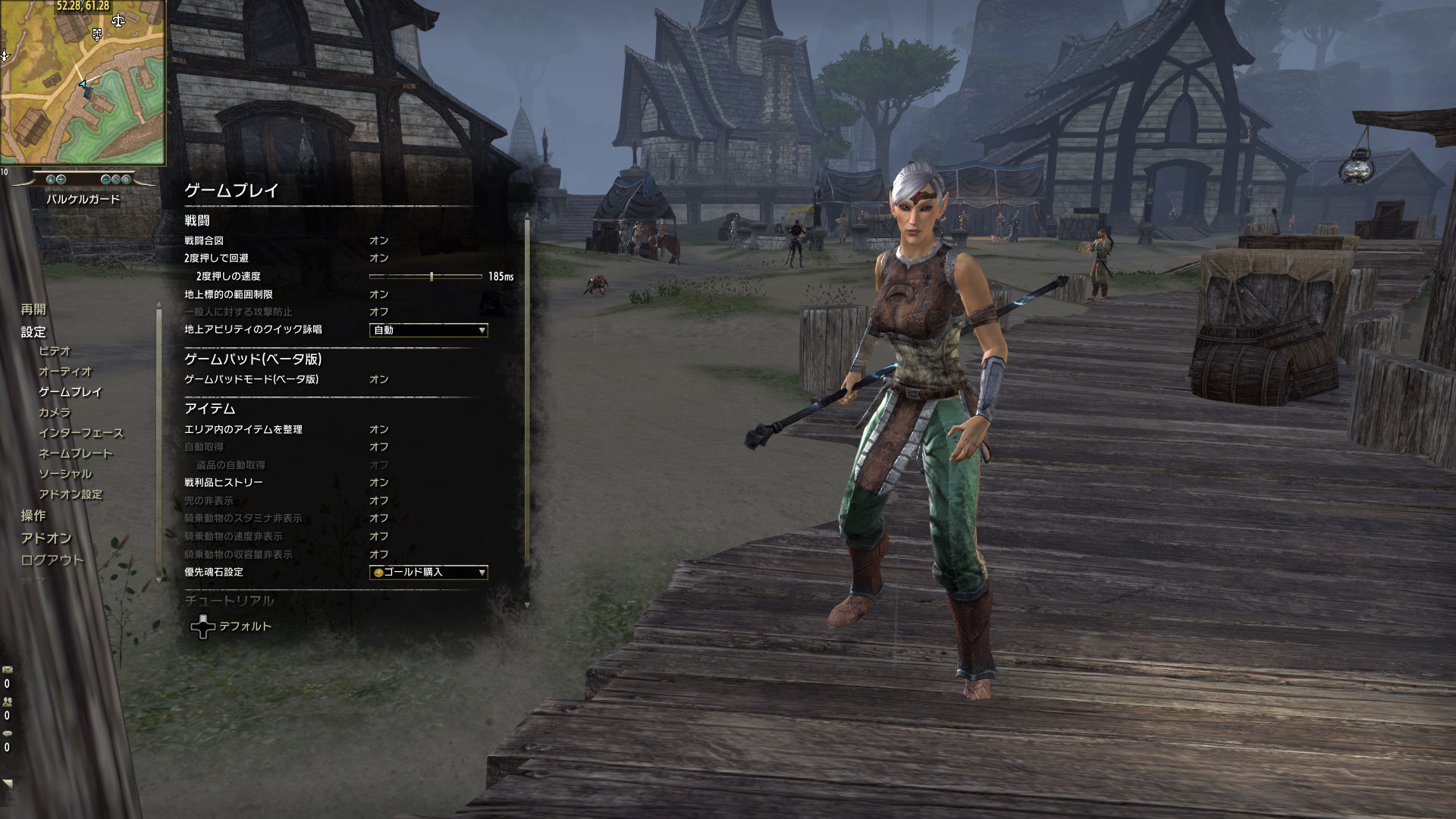Open the カメラ settings section
Viewport: 1456px width, 819px height.
55,413
